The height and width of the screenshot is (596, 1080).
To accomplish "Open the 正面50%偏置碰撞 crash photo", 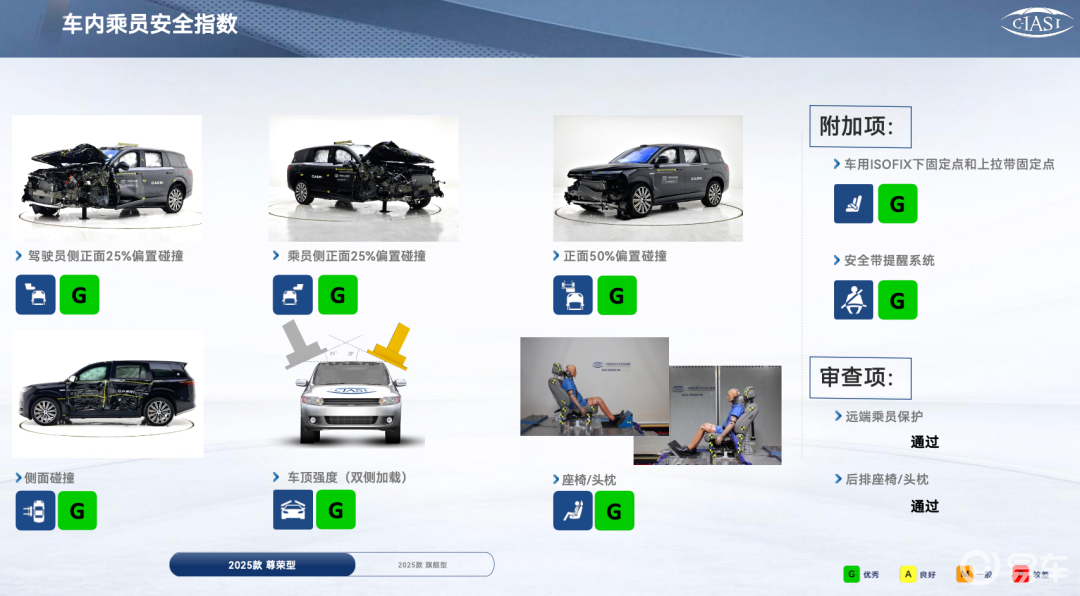I will click(647, 178).
